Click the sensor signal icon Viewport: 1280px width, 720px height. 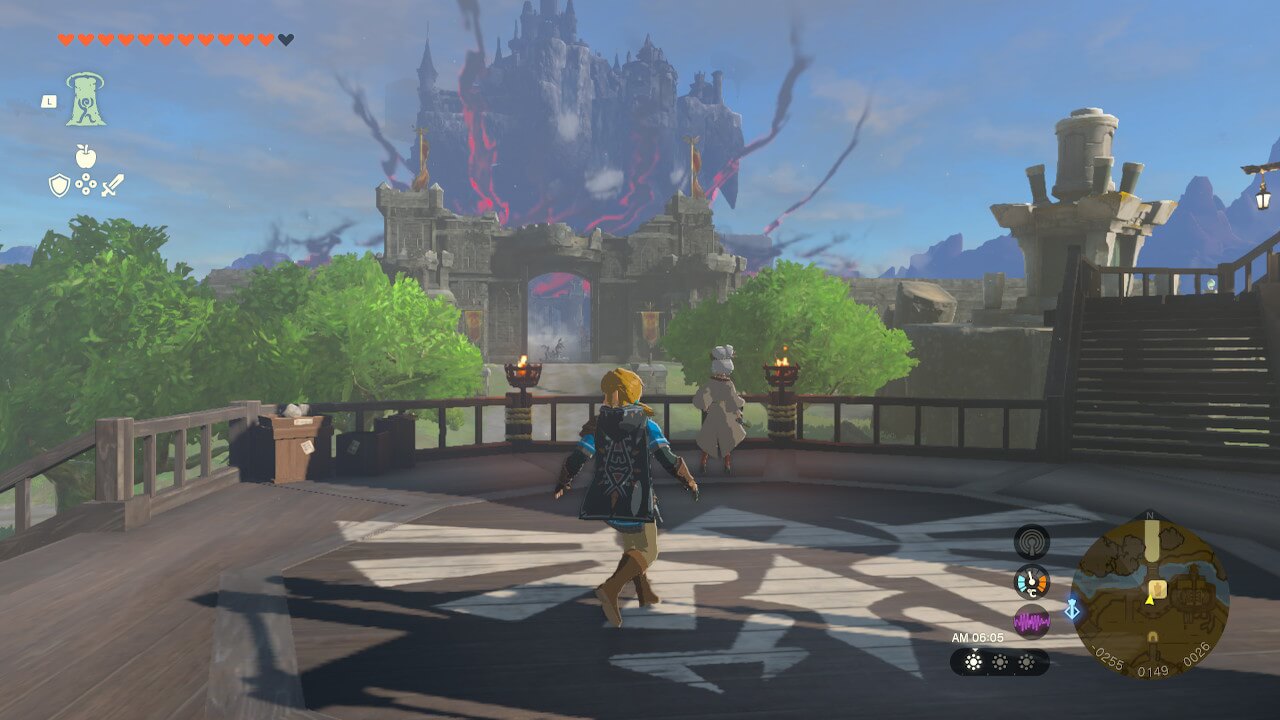pyautogui.click(x=1031, y=541)
